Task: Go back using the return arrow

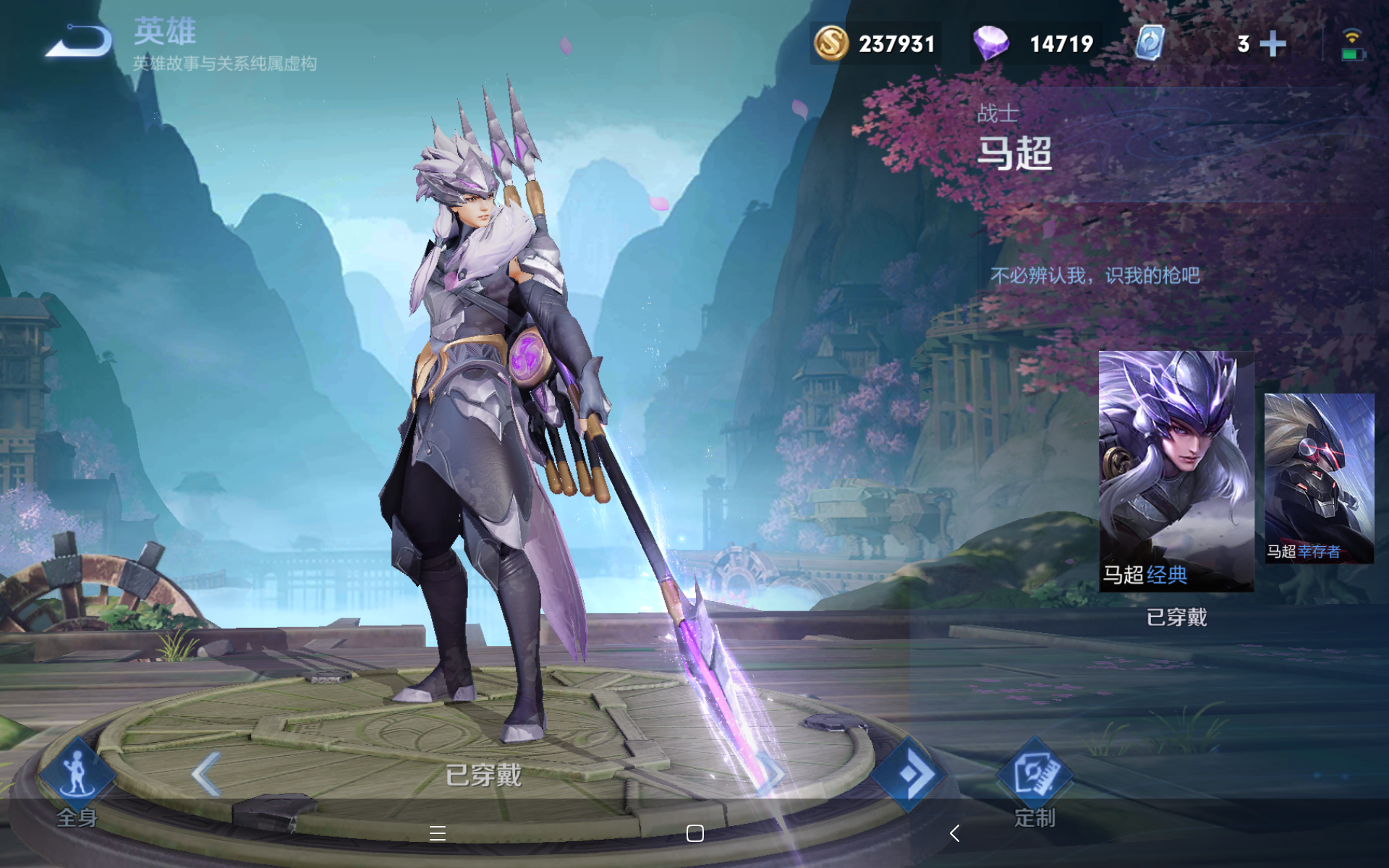Action: click(x=80, y=41)
